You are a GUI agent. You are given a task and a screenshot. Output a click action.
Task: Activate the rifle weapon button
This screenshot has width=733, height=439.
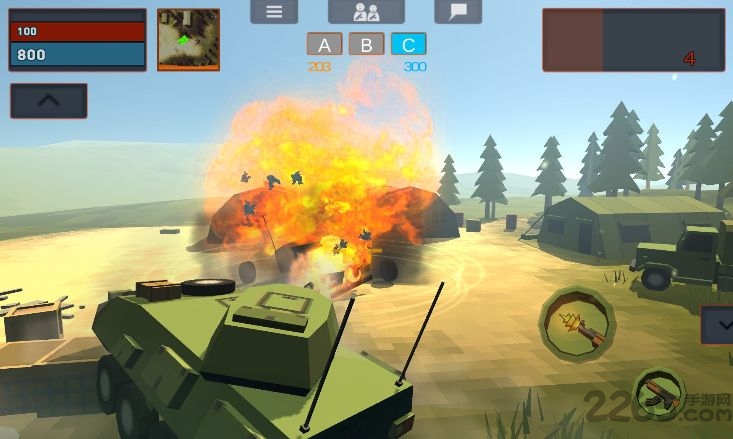pyautogui.click(x=661, y=395)
